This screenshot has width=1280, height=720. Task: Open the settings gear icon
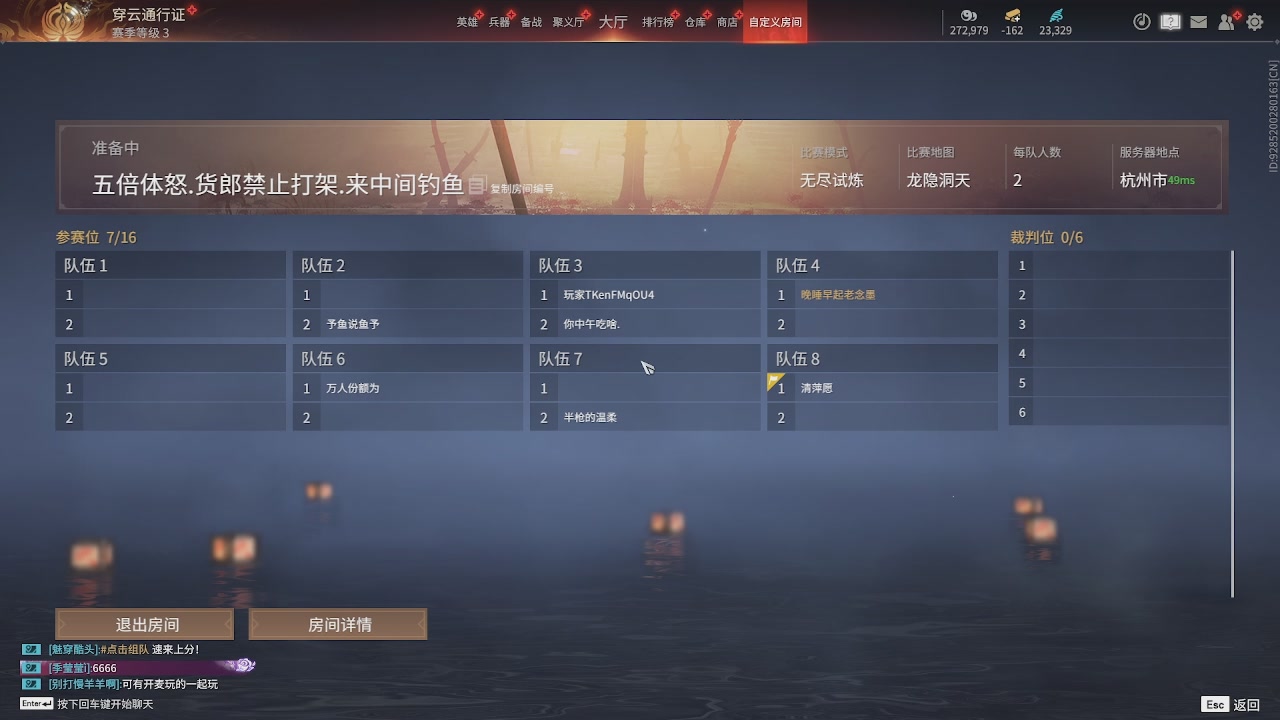[x=1254, y=21]
